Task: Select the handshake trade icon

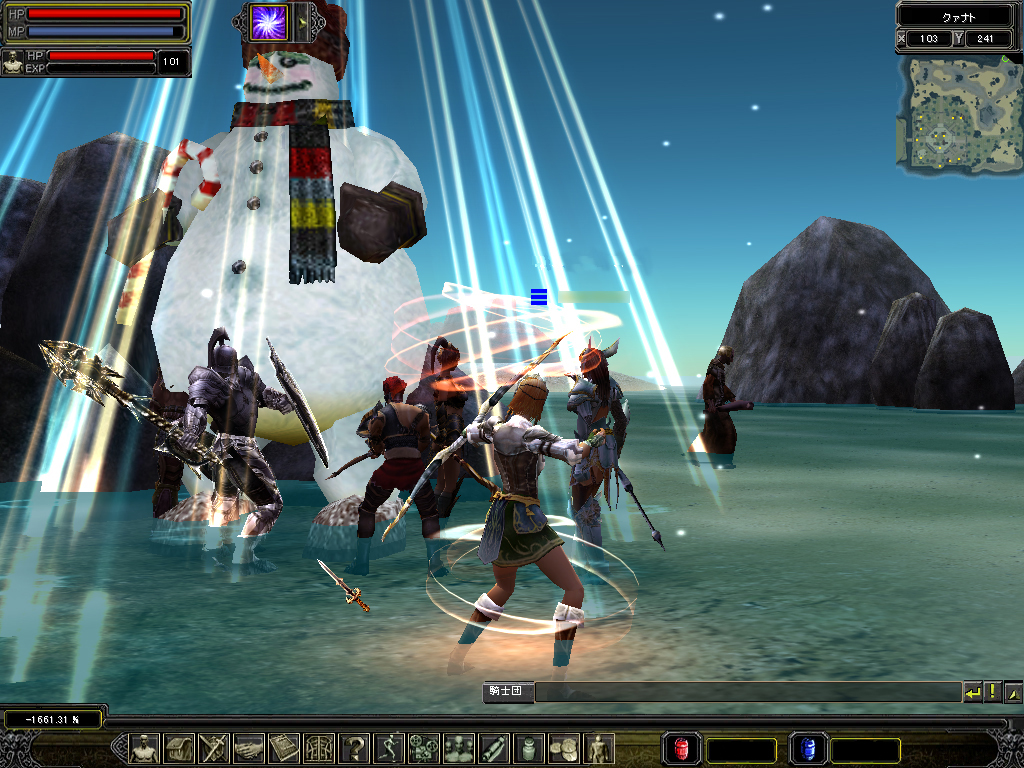Action: point(249,748)
